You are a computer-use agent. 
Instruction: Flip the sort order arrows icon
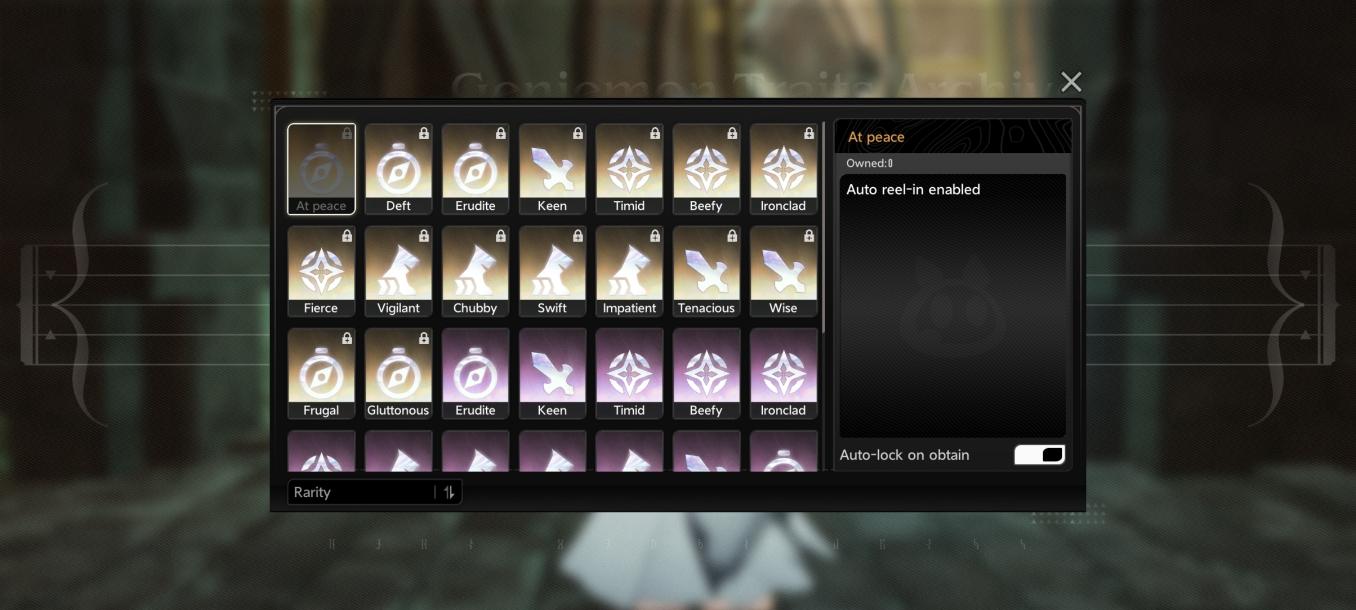tap(449, 492)
